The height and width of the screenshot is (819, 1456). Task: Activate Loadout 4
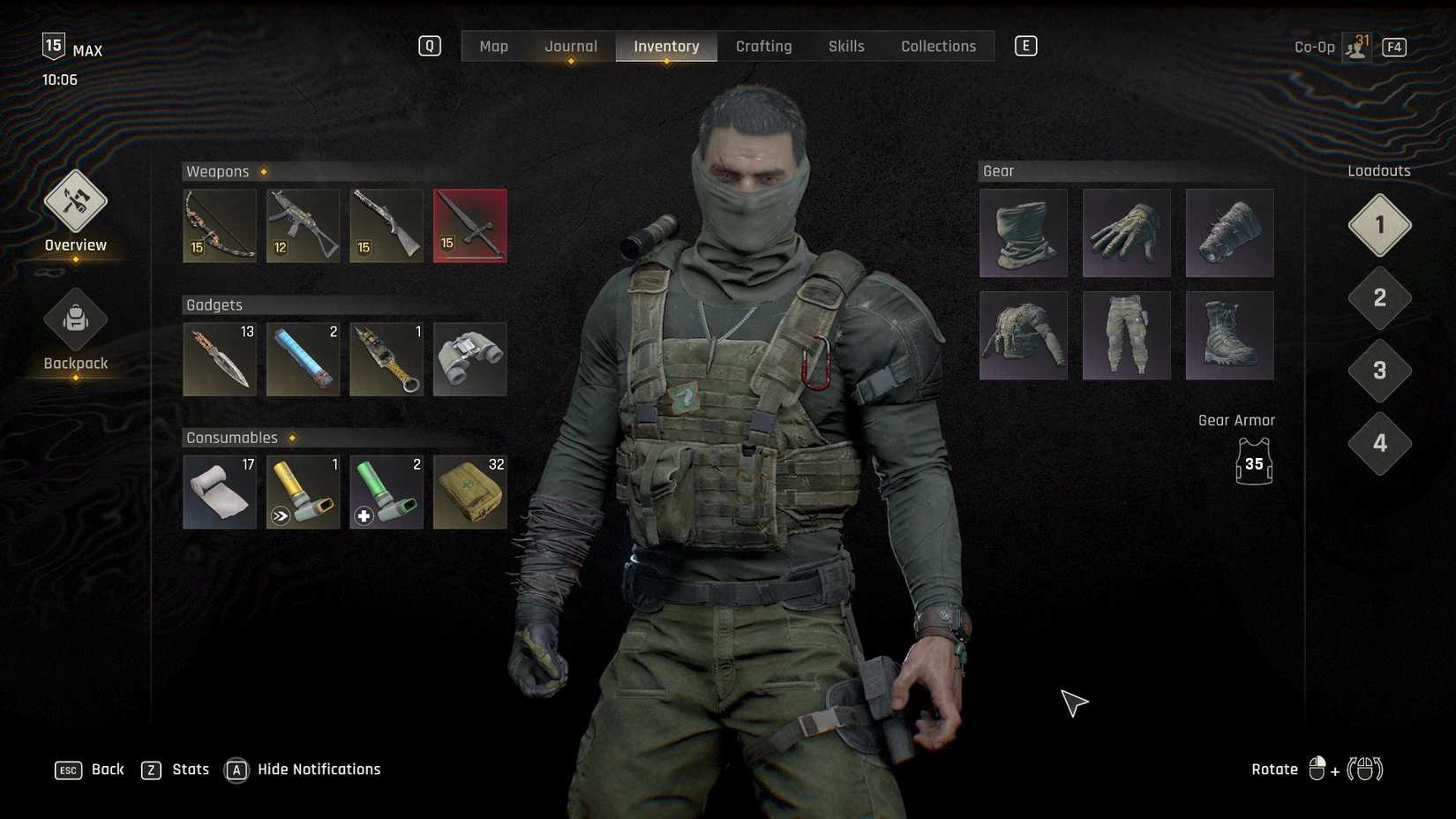[1378, 444]
